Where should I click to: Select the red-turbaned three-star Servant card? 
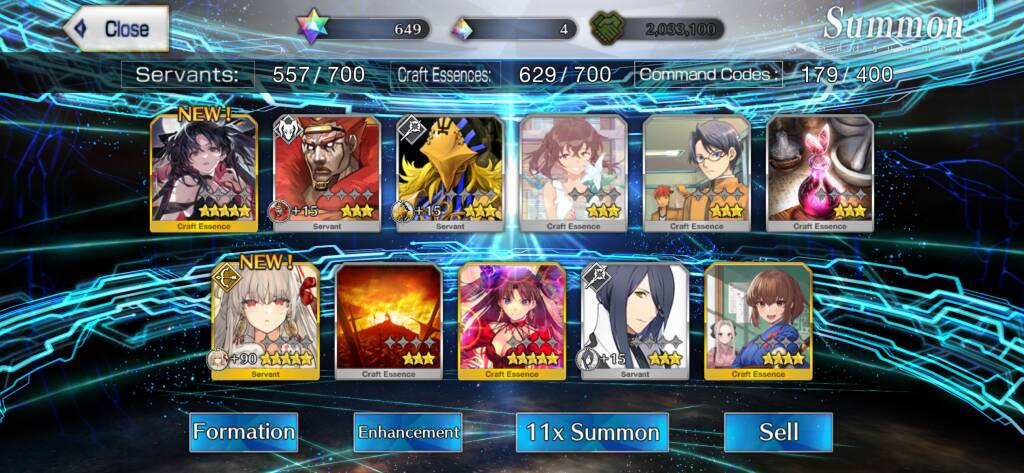point(327,172)
